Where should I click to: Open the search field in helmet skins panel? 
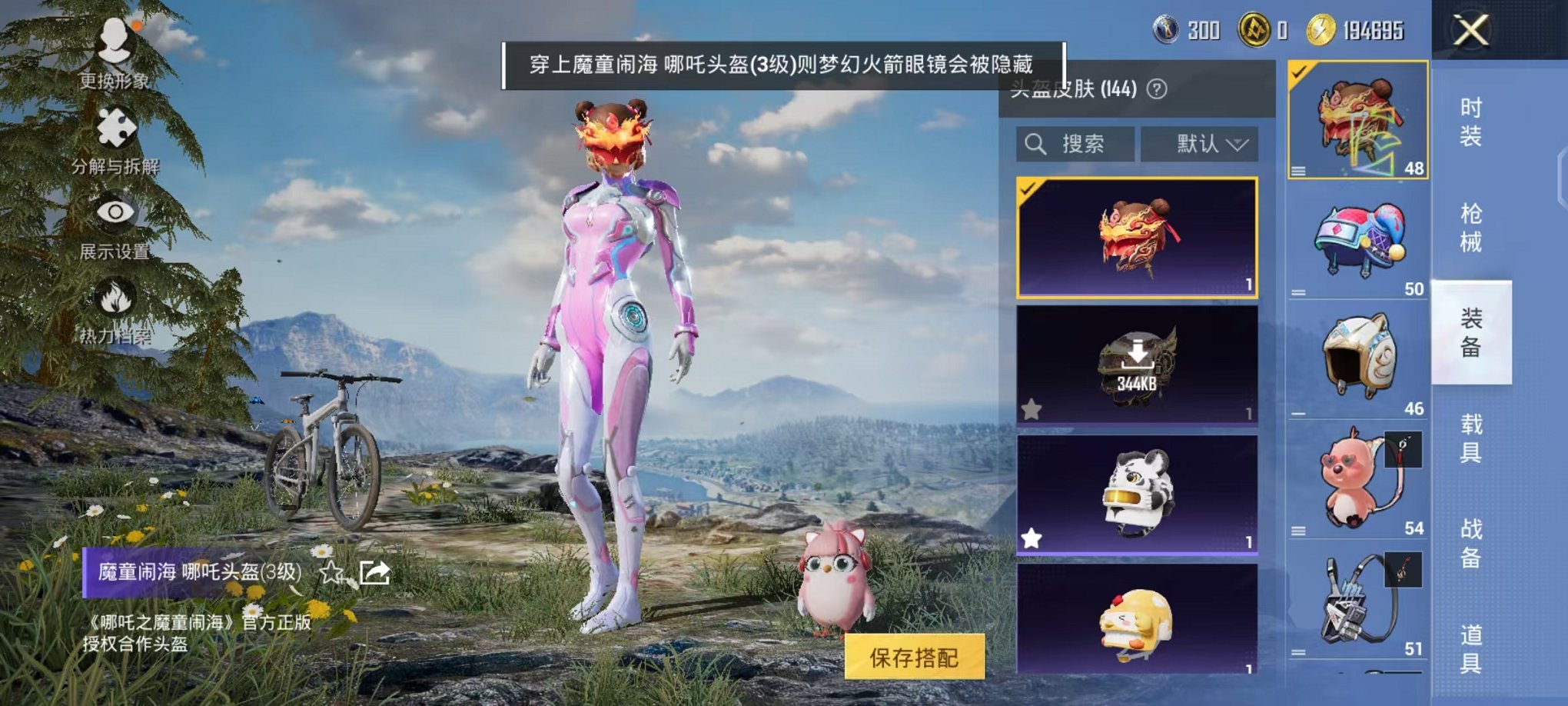1076,145
